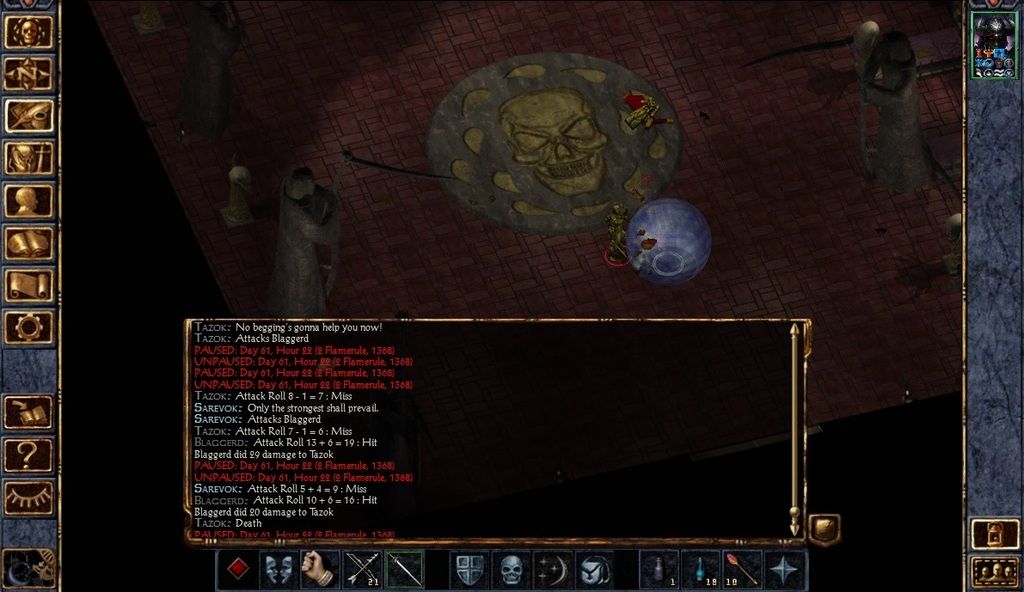Open the inventory screen button
Image resolution: width=1024 pixels, height=592 pixels.
29,158
